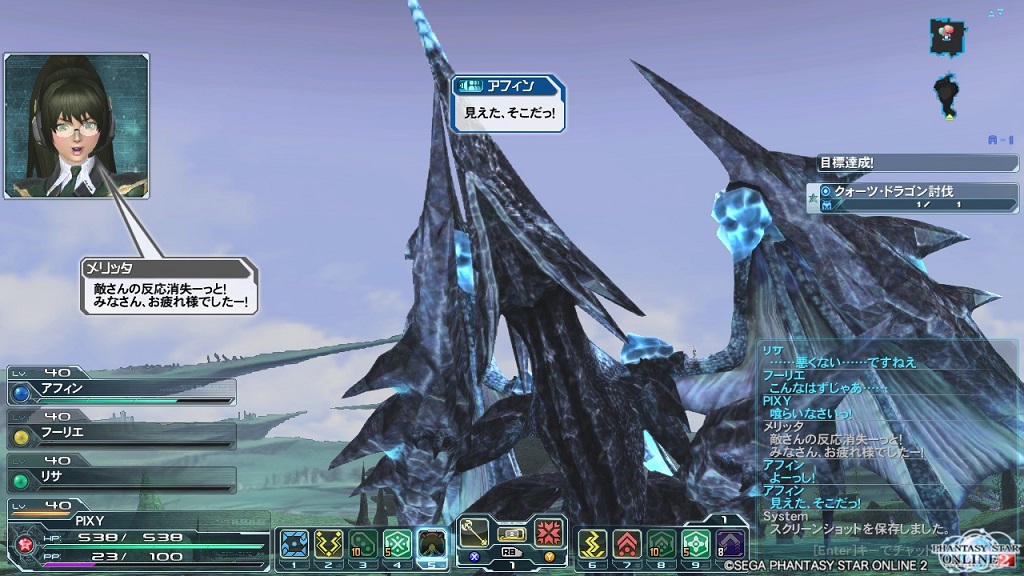Click Melitta's operator portrait

76,125
